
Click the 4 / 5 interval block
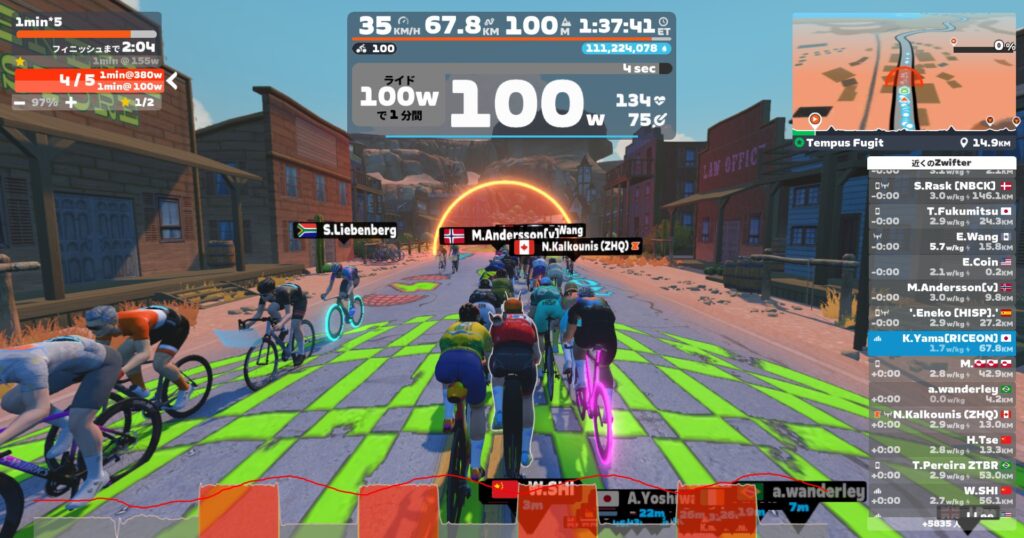pyautogui.click(x=88, y=80)
